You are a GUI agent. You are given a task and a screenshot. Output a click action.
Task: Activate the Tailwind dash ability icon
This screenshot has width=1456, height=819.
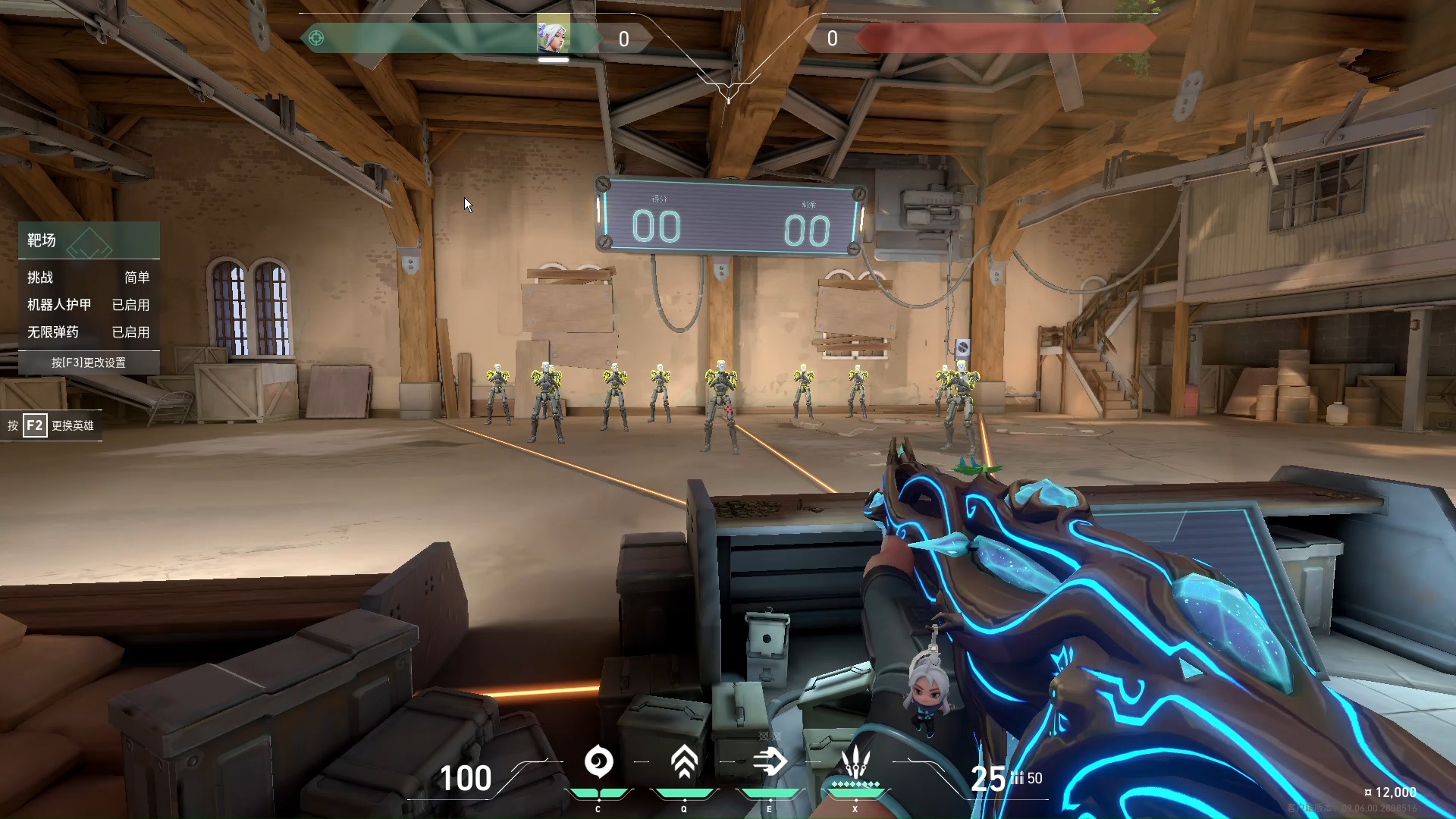[x=770, y=762]
